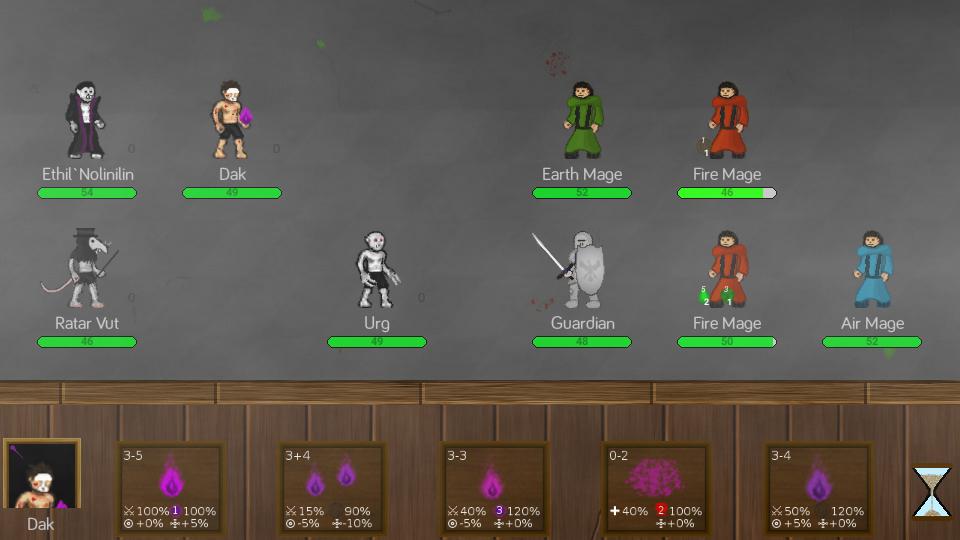Select the Urg skeleton unit

(377, 270)
